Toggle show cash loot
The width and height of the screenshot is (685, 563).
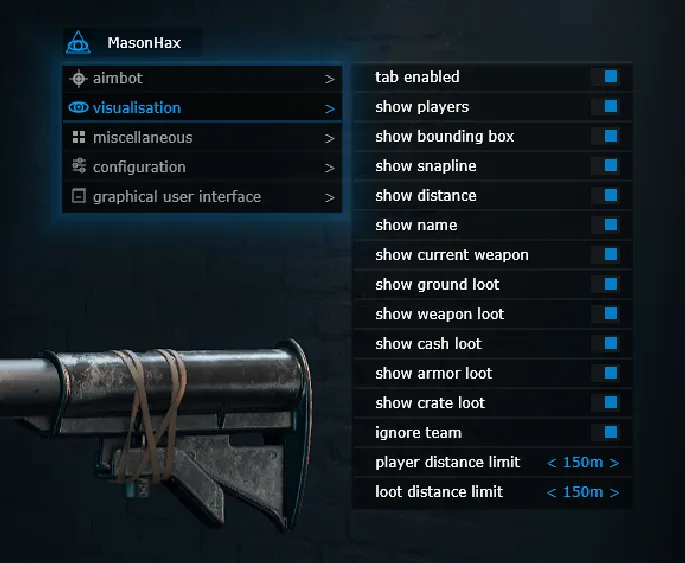click(611, 344)
